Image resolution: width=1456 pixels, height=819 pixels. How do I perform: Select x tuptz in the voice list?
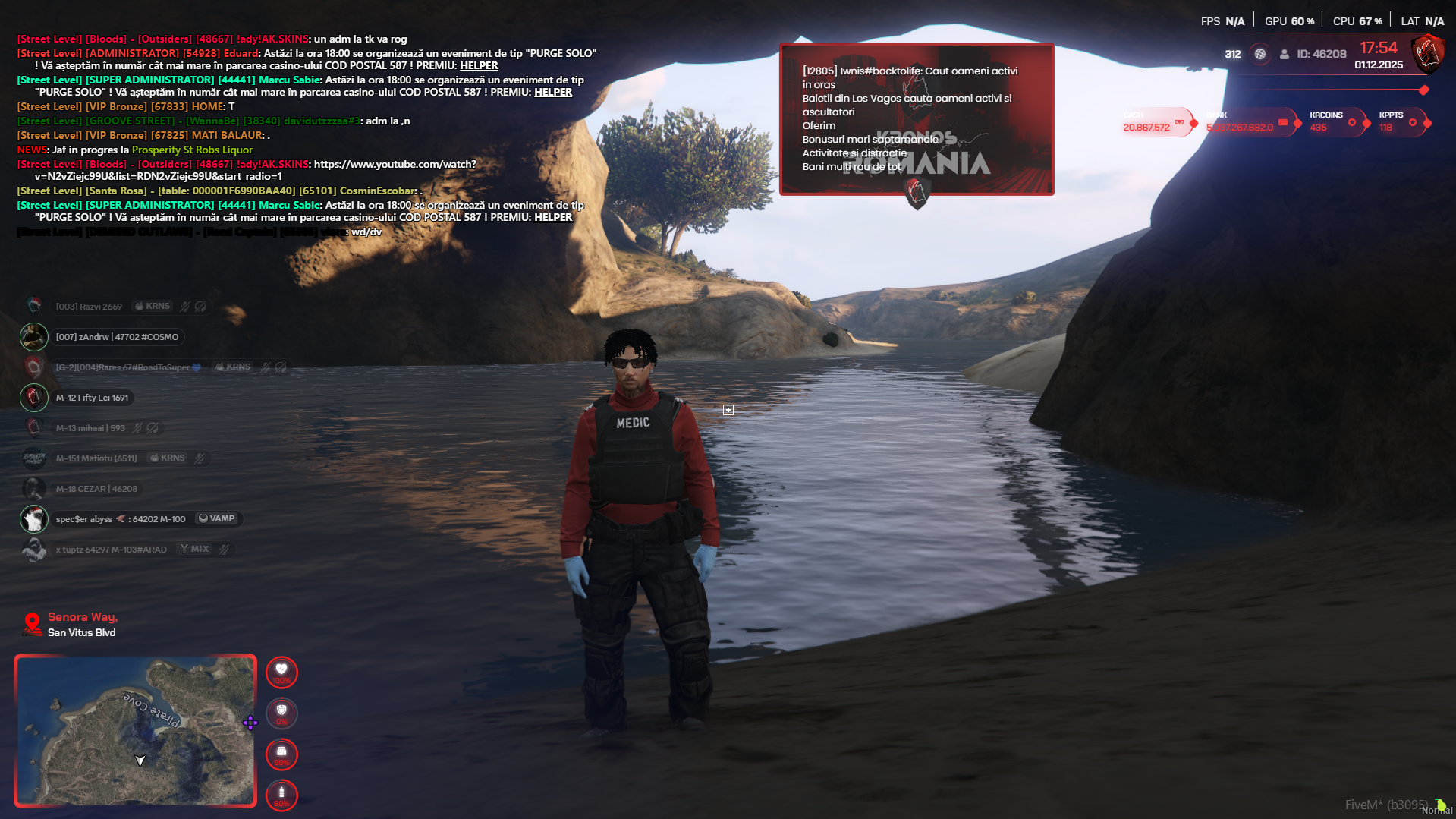click(x=111, y=550)
